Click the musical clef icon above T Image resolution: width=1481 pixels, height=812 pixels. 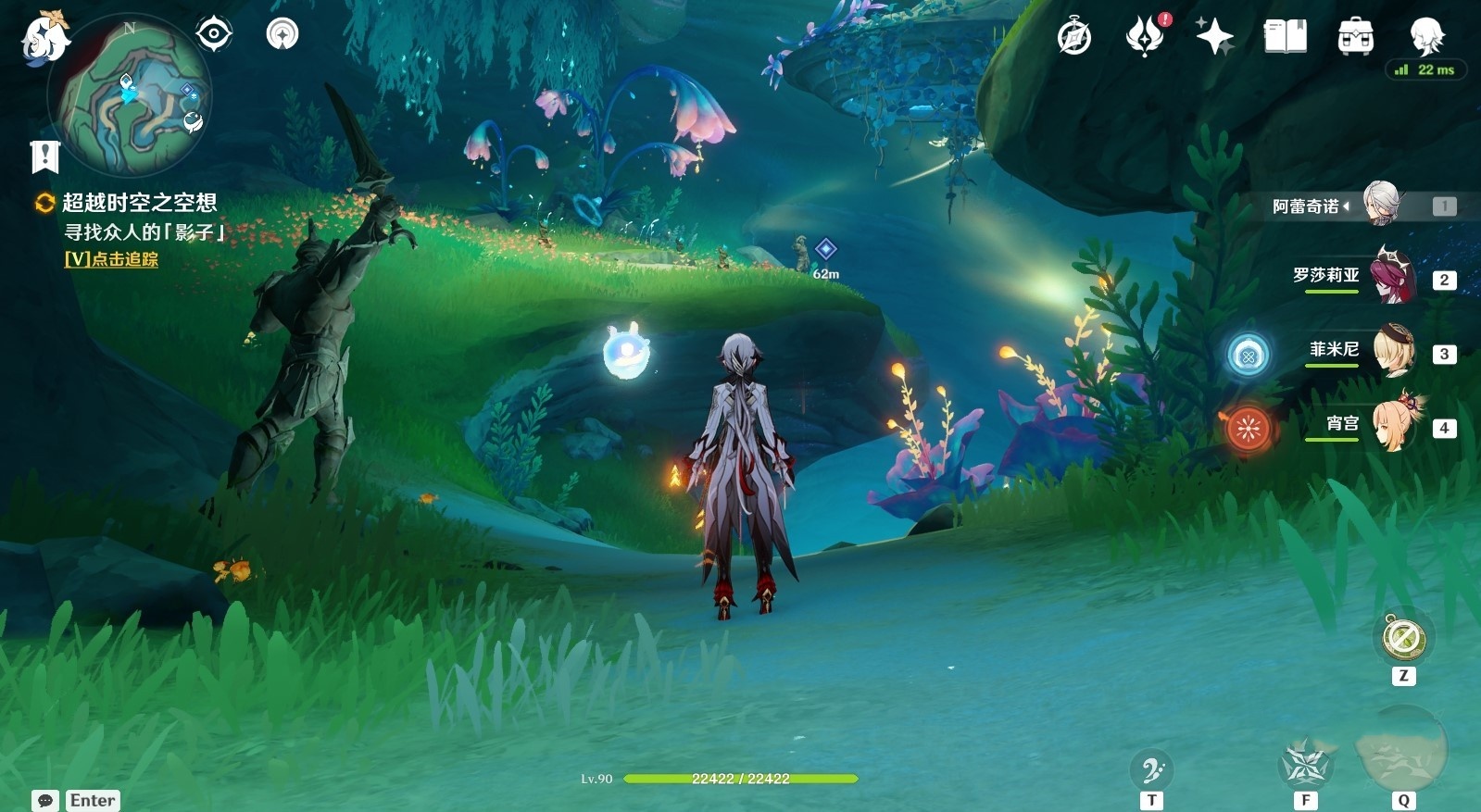tap(1151, 769)
